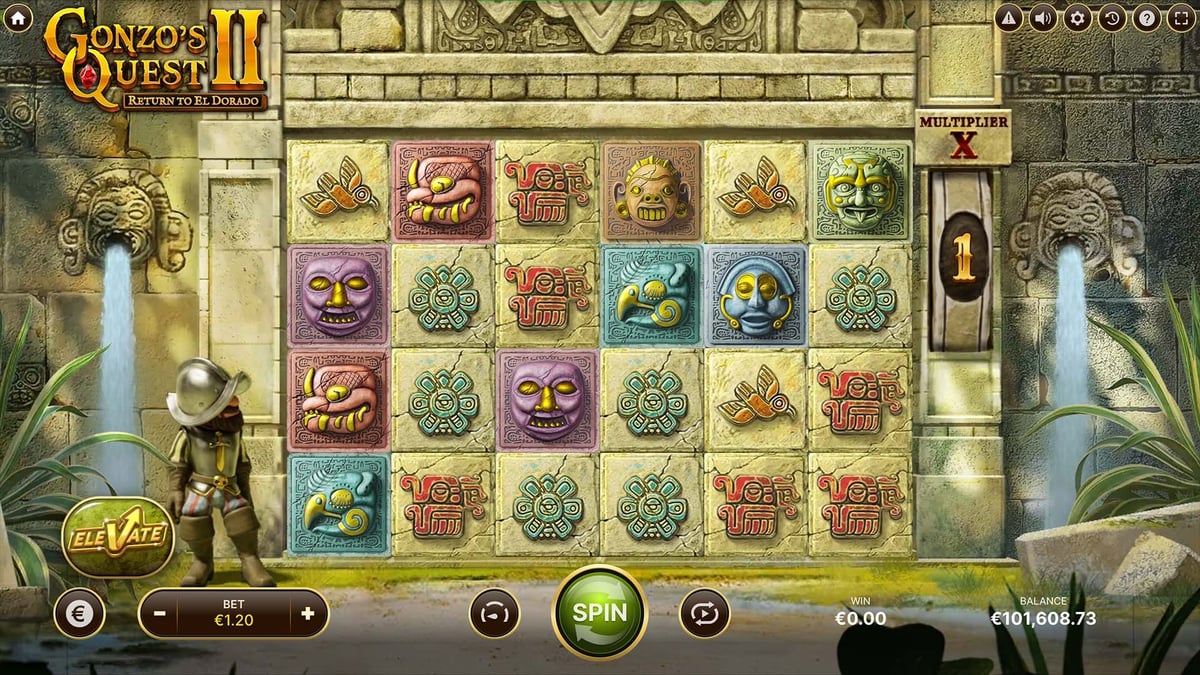This screenshot has width=1200, height=675.
Task: Open the warning triangle info icon
Action: (x=1009, y=18)
